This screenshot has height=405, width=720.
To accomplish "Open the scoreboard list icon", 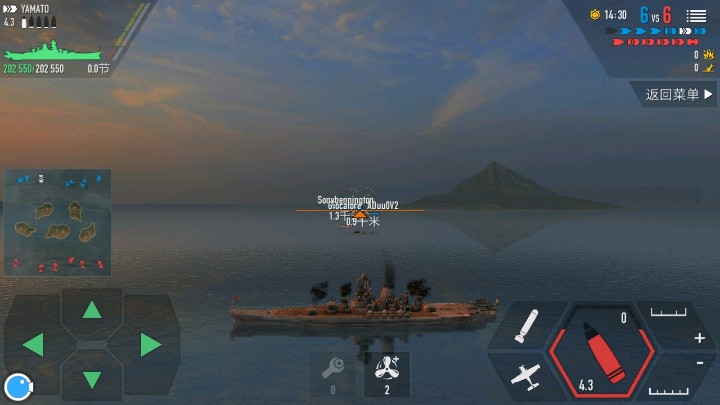I will (x=696, y=16).
